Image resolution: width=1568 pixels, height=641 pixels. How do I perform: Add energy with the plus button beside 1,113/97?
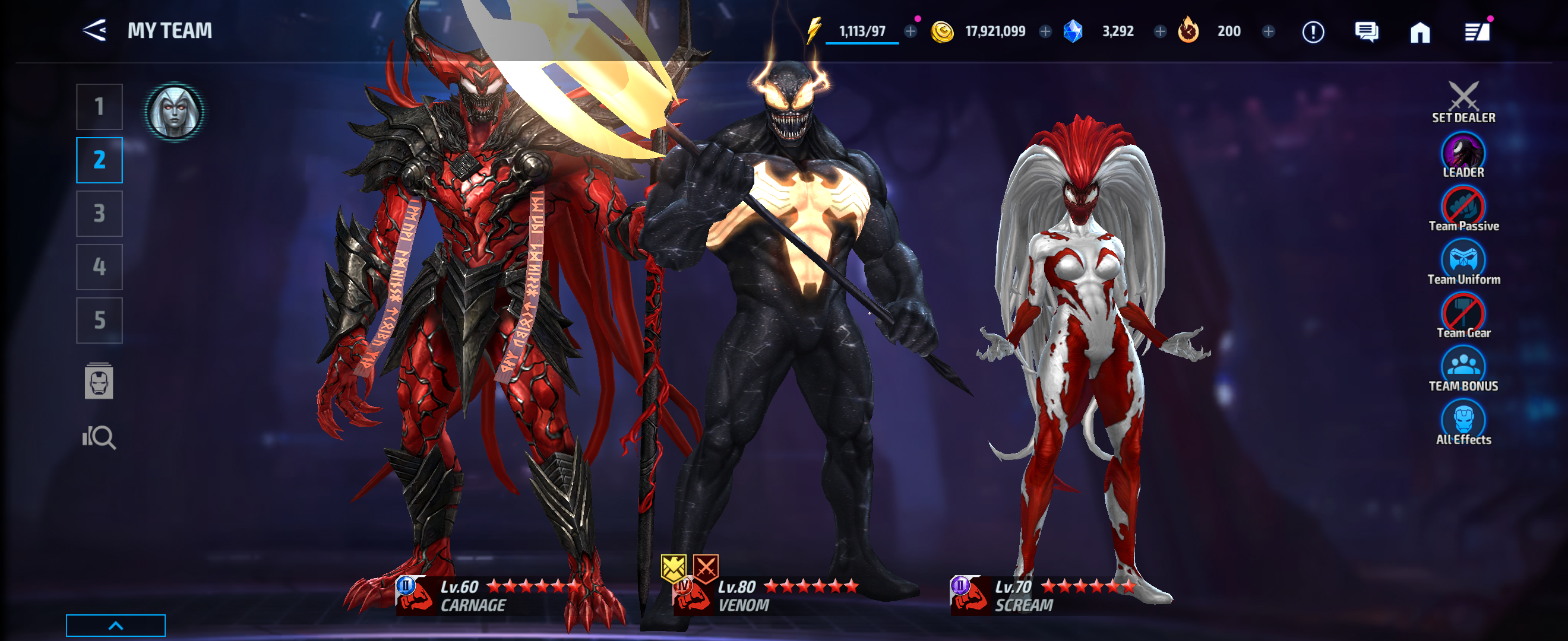pos(909,31)
